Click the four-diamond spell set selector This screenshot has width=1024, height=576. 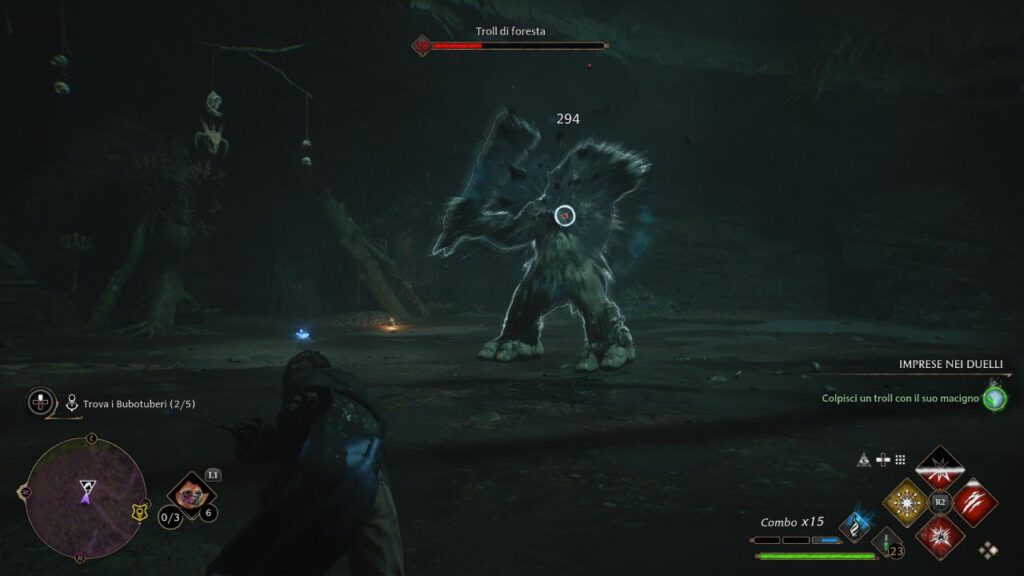[988, 549]
